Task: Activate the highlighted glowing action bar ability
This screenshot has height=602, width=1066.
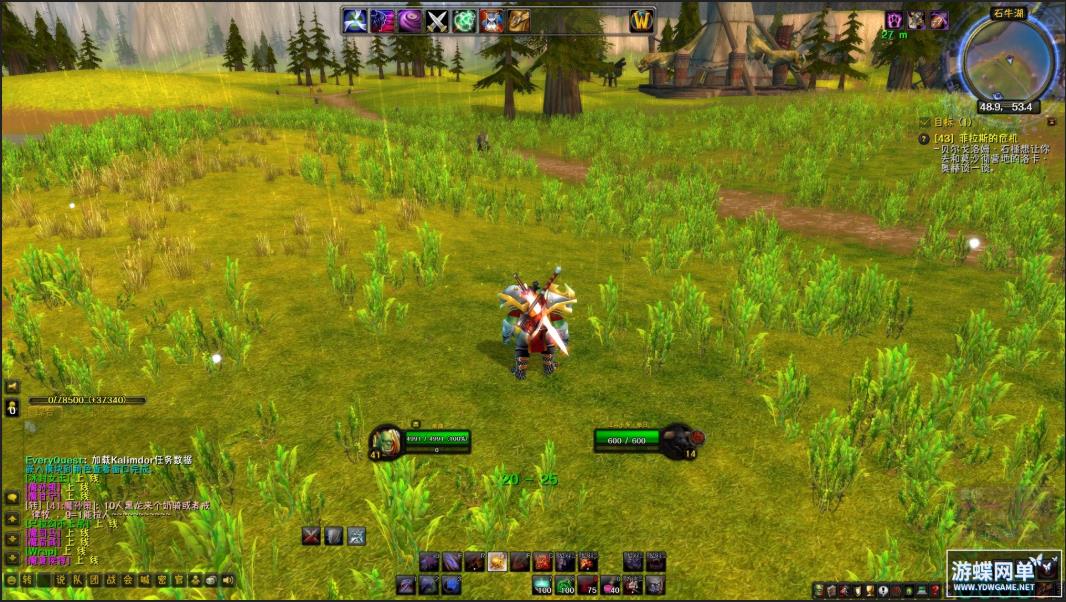Action: [x=497, y=562]
